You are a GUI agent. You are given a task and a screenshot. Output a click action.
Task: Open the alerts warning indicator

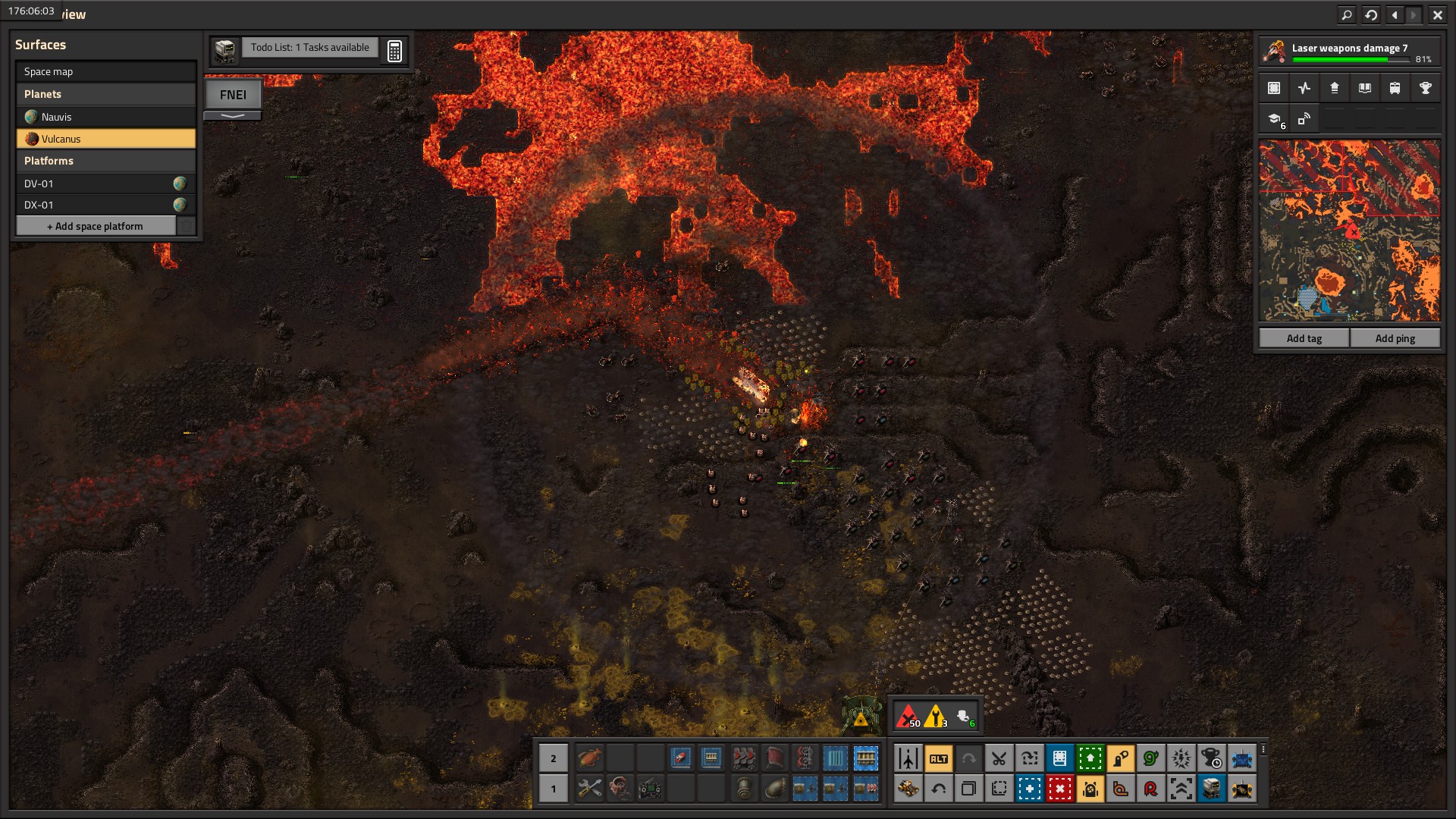pyautogui.click(x=936, y=716)
